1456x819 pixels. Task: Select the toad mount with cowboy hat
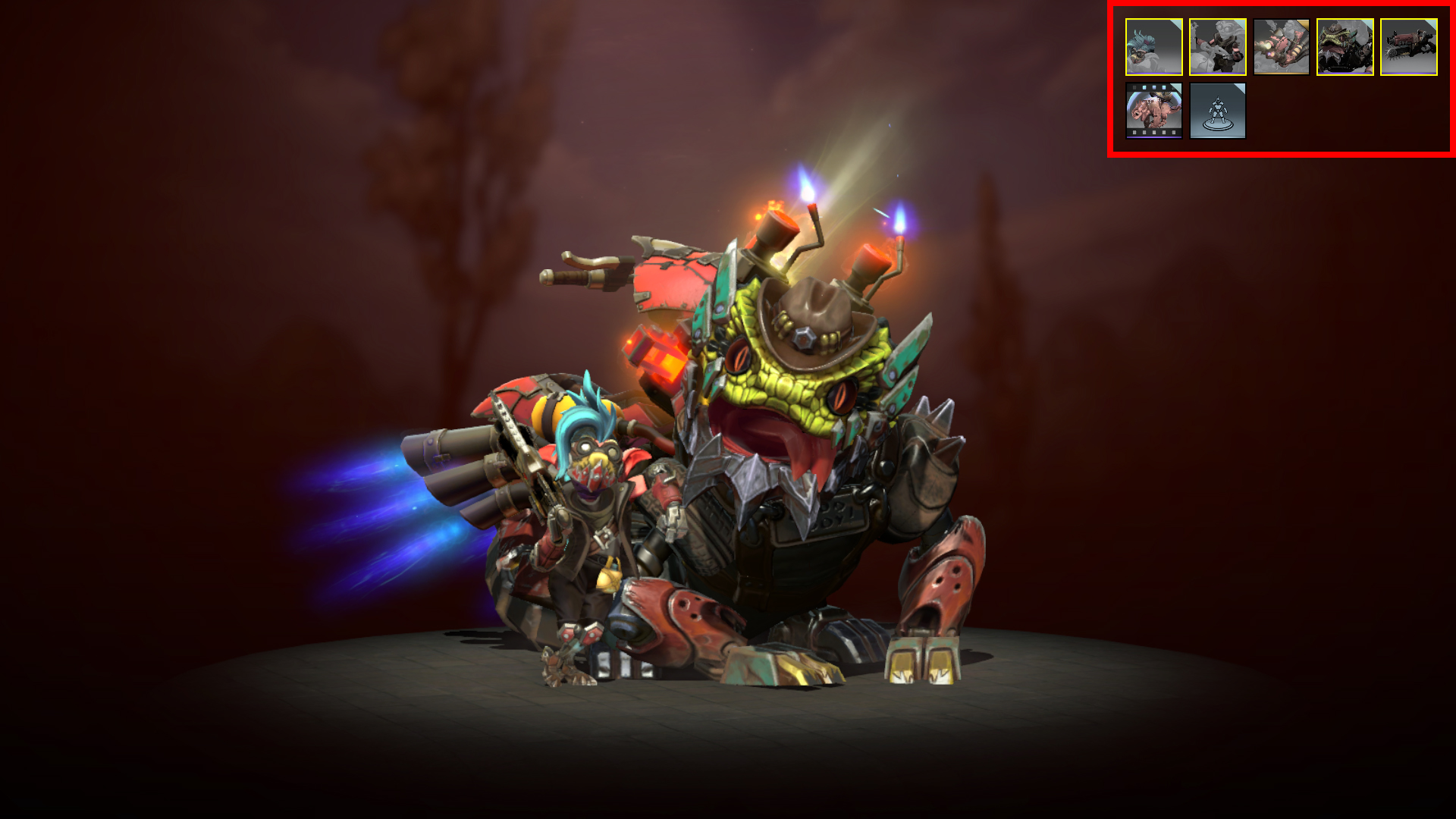[1345, 47]
